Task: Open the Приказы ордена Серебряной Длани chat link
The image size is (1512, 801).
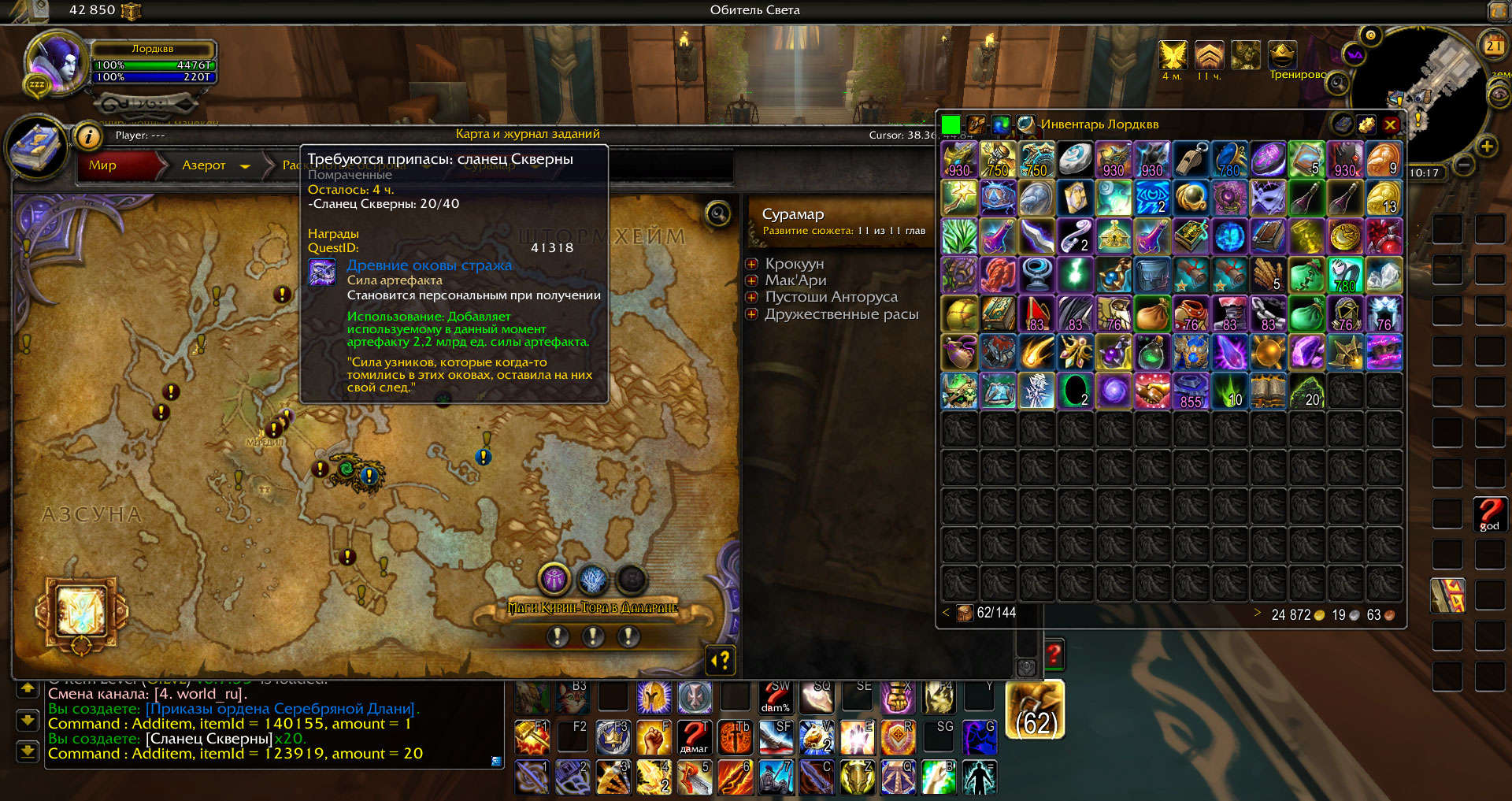Action: (x=281, y=709)
